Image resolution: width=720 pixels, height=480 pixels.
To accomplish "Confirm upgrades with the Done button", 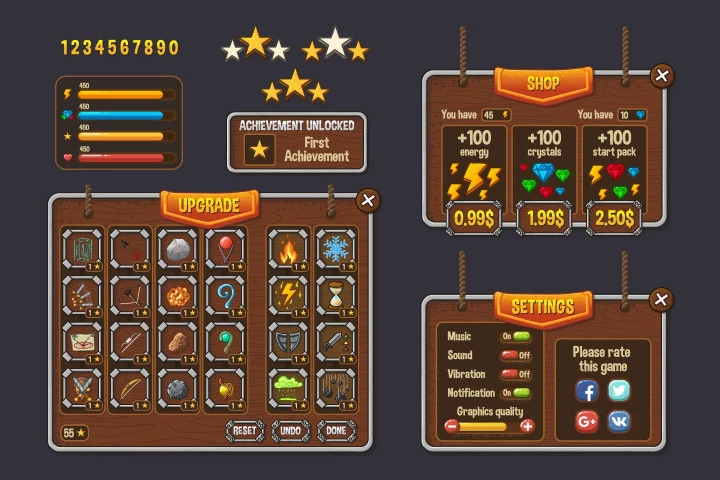I will pyautogui.click(x=338, y=430).
